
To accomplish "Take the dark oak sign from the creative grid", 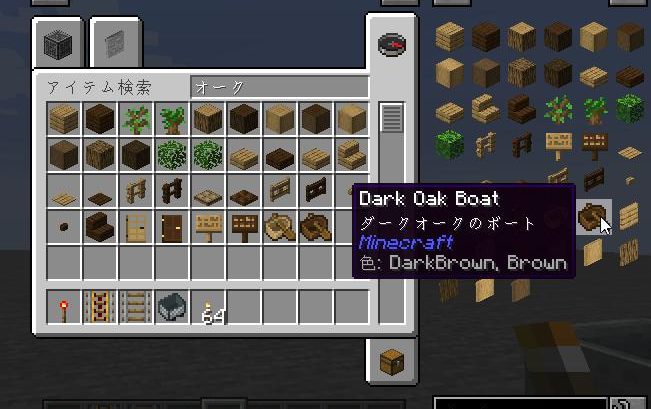I will (x=243, y=228).
